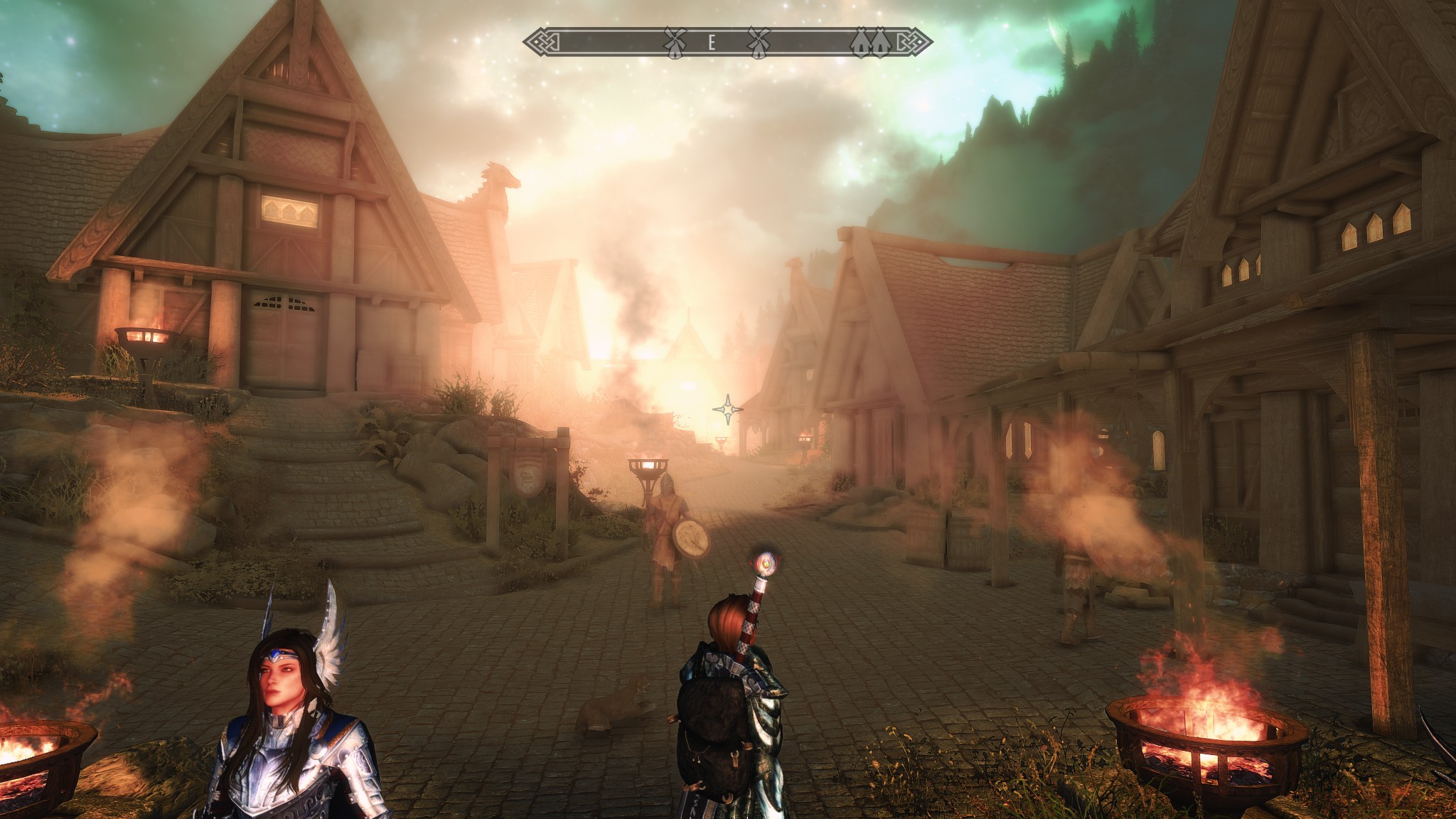Screen dimensions: 1456x819
Task: Select the East heading letter on the compass
Action: pos(711,43)
